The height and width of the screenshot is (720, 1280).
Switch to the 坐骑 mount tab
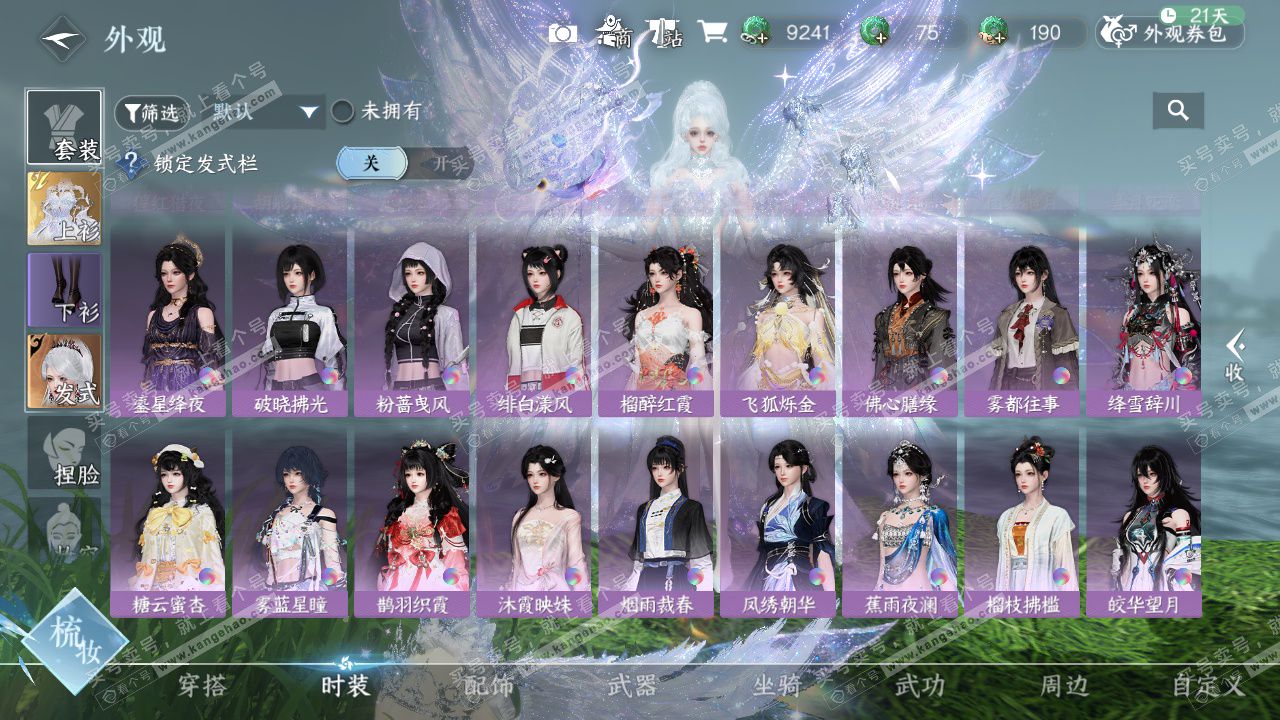[x=777, y=686]
